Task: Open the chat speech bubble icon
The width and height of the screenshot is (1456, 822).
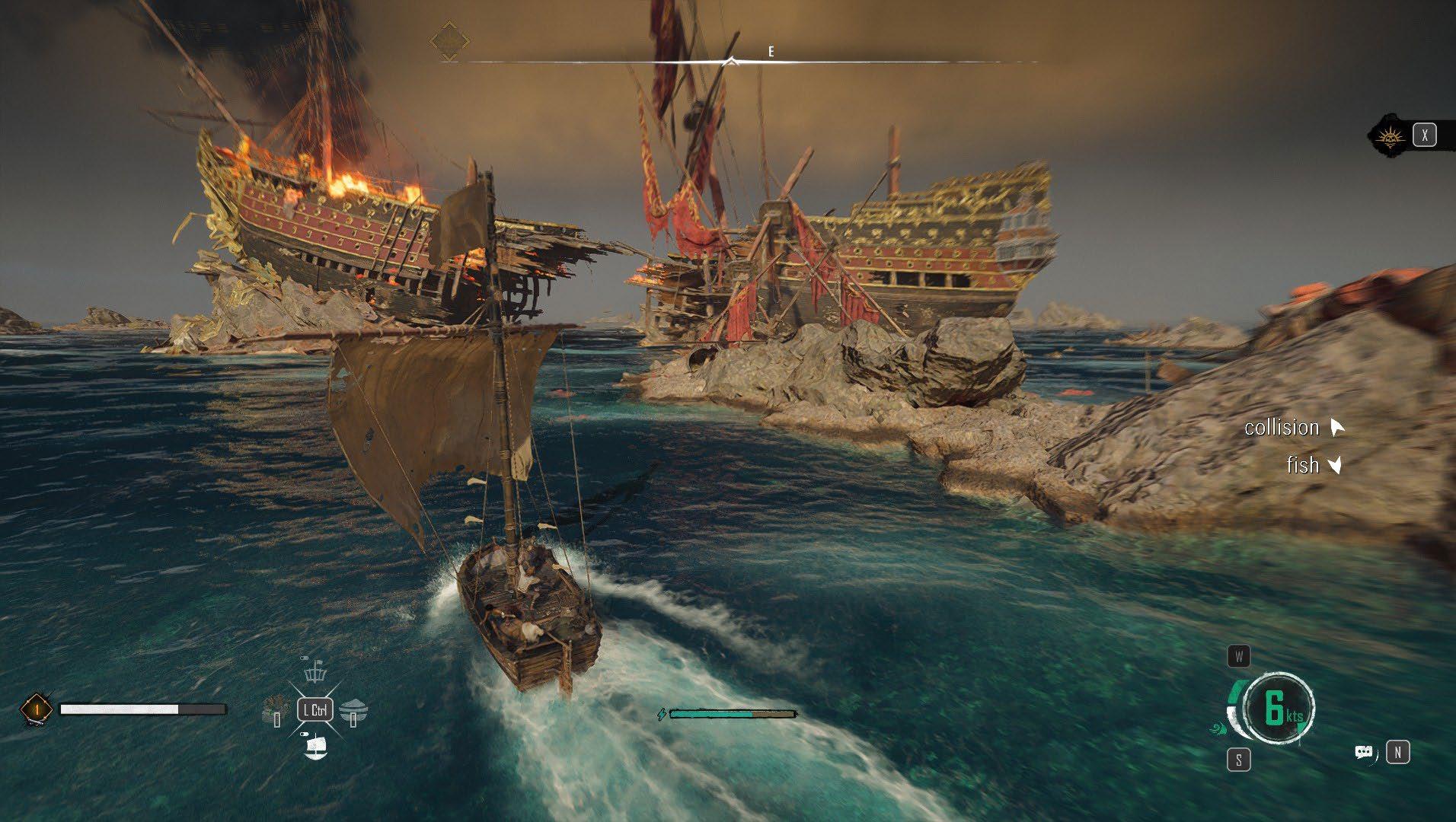Action: click(1364, 753)
